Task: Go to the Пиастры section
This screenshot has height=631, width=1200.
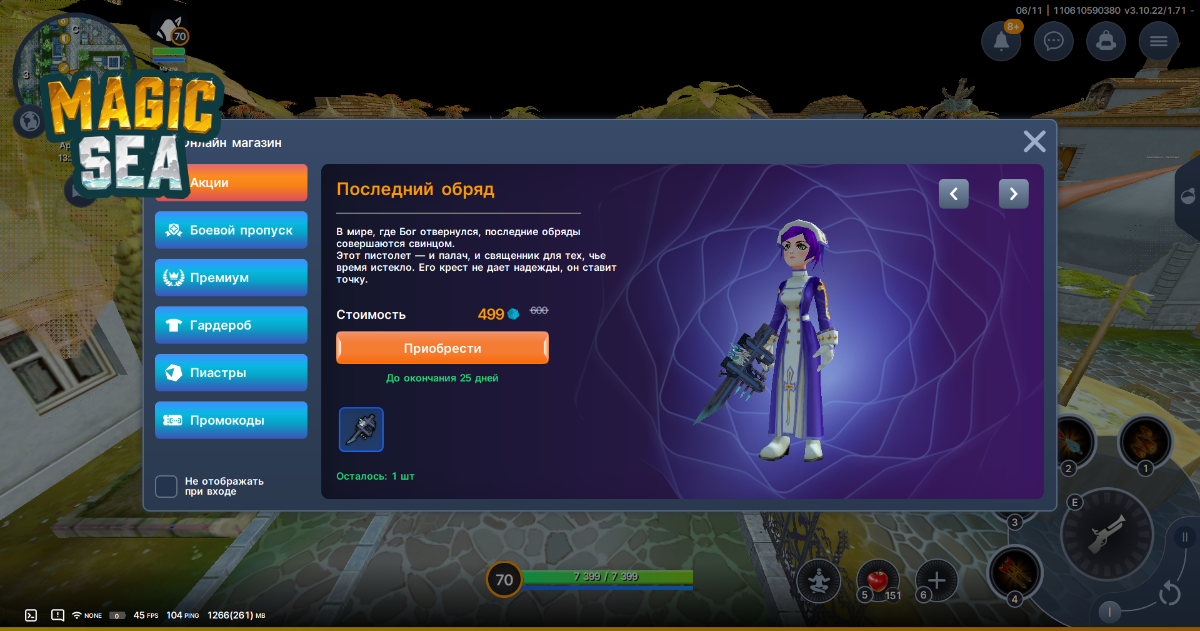Action: tap(231, 372)
